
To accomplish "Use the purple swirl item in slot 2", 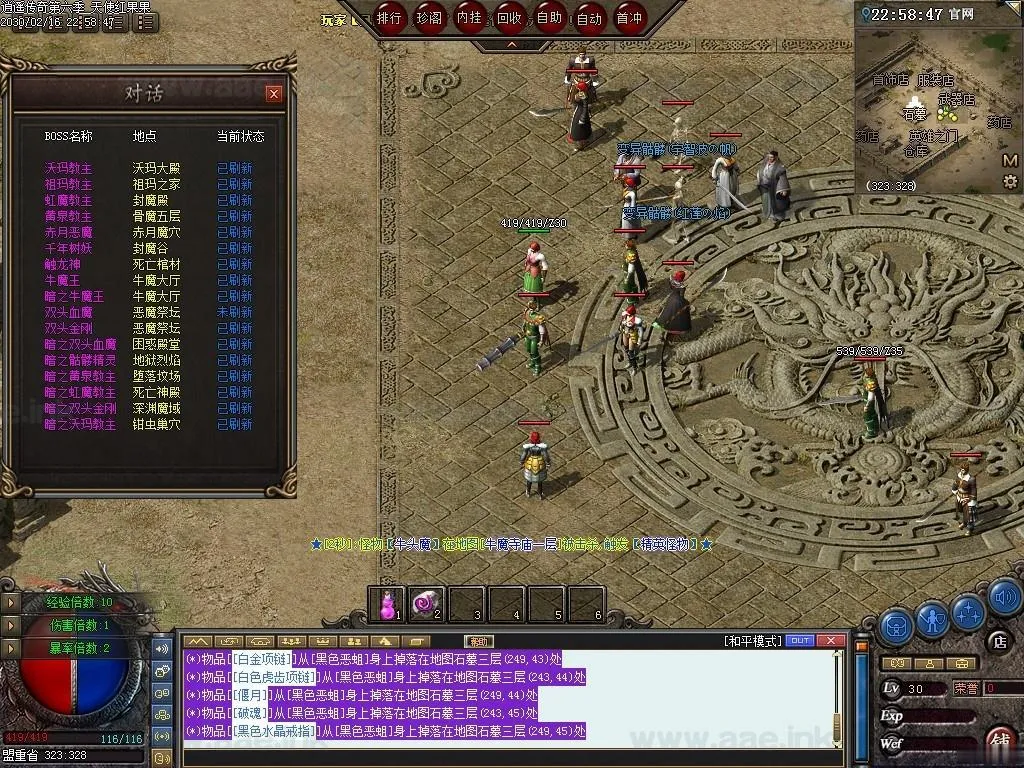I will (427, 603).
